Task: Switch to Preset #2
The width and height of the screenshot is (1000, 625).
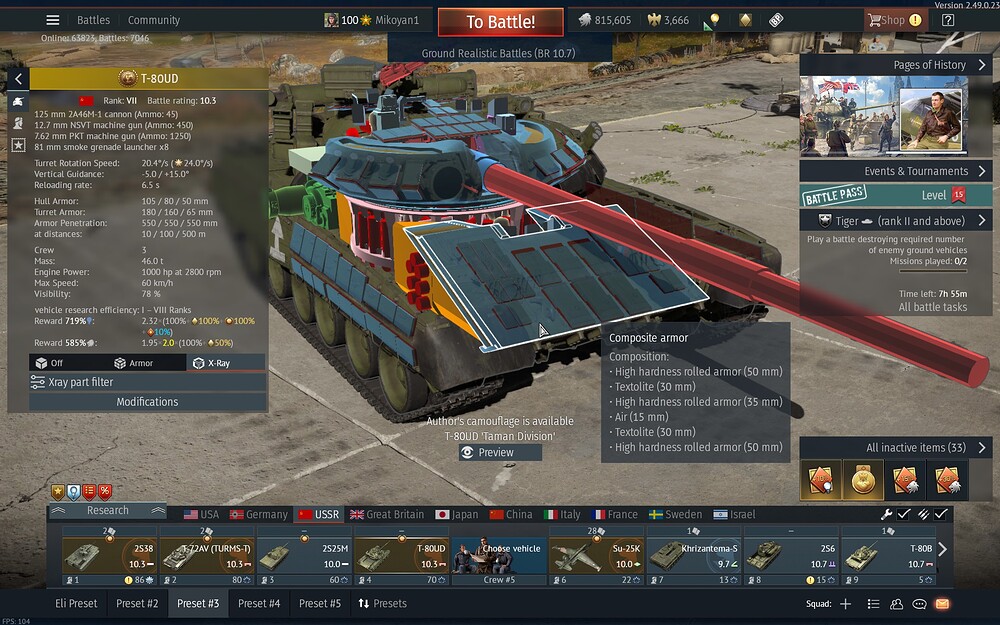Action: 137,603
